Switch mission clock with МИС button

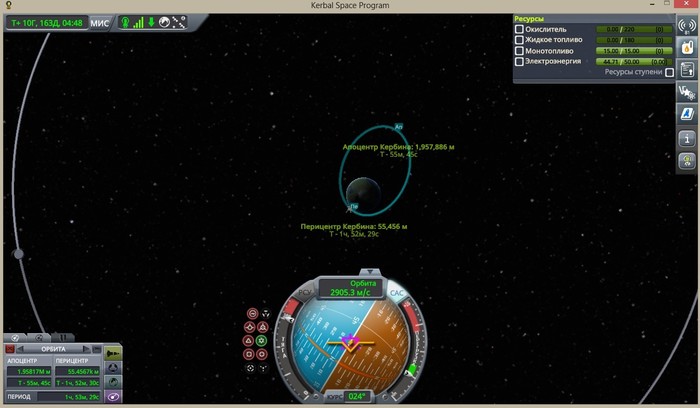[x=101, y=22]
